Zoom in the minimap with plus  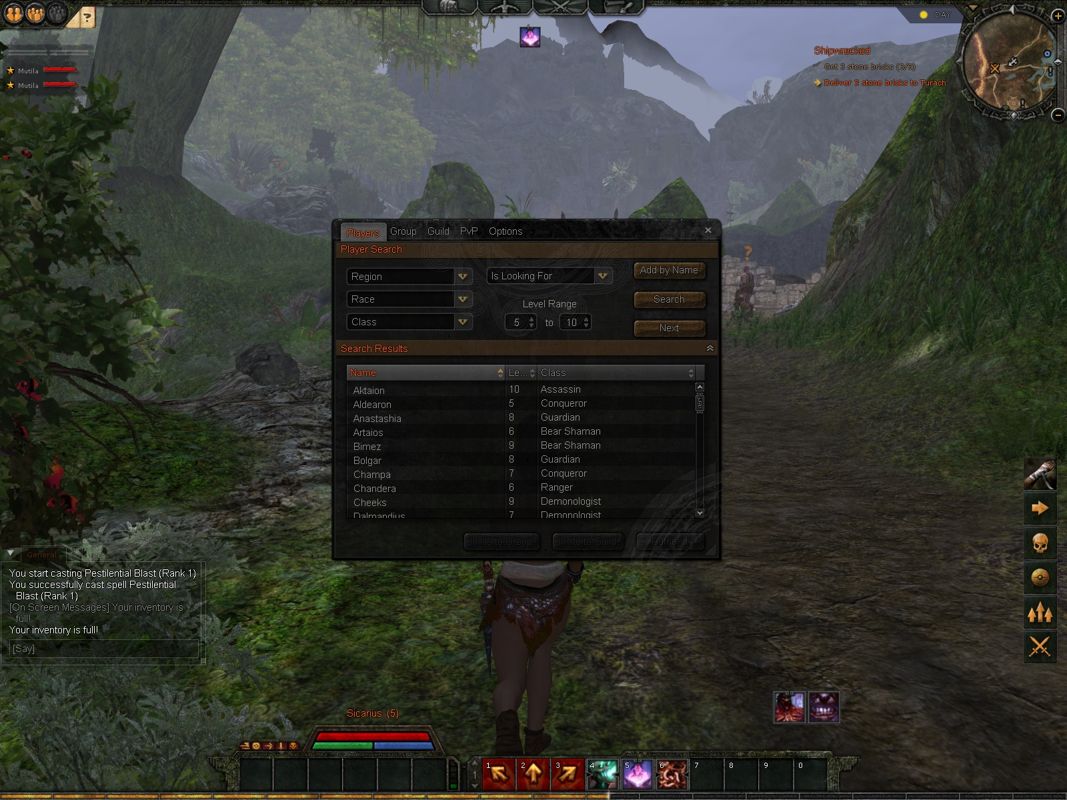tap(1058, 16)
